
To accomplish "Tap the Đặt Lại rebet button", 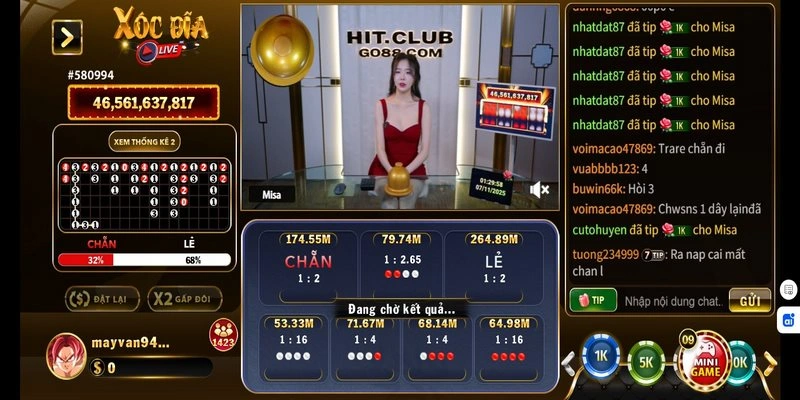I will [x=101, y=298].
